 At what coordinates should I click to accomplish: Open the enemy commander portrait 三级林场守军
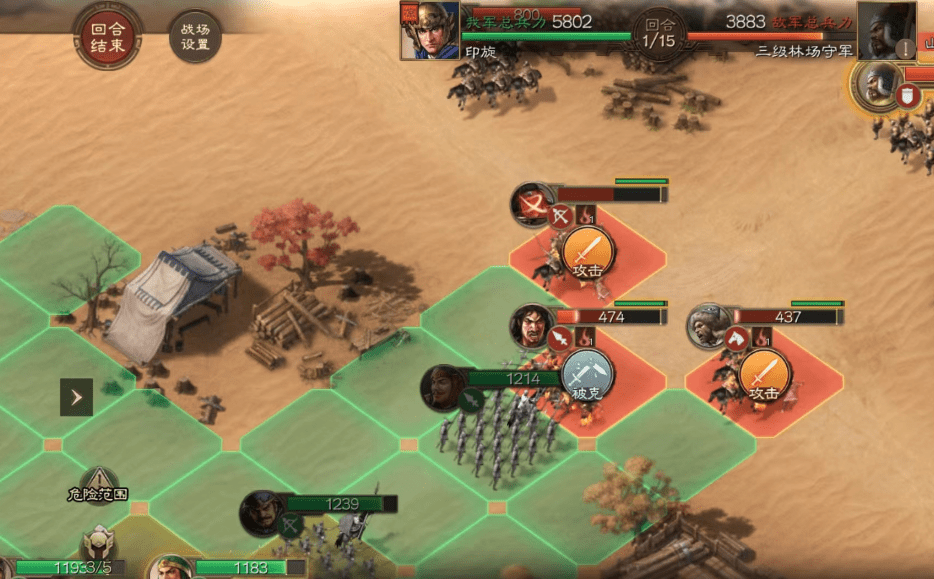pos(886,30)
